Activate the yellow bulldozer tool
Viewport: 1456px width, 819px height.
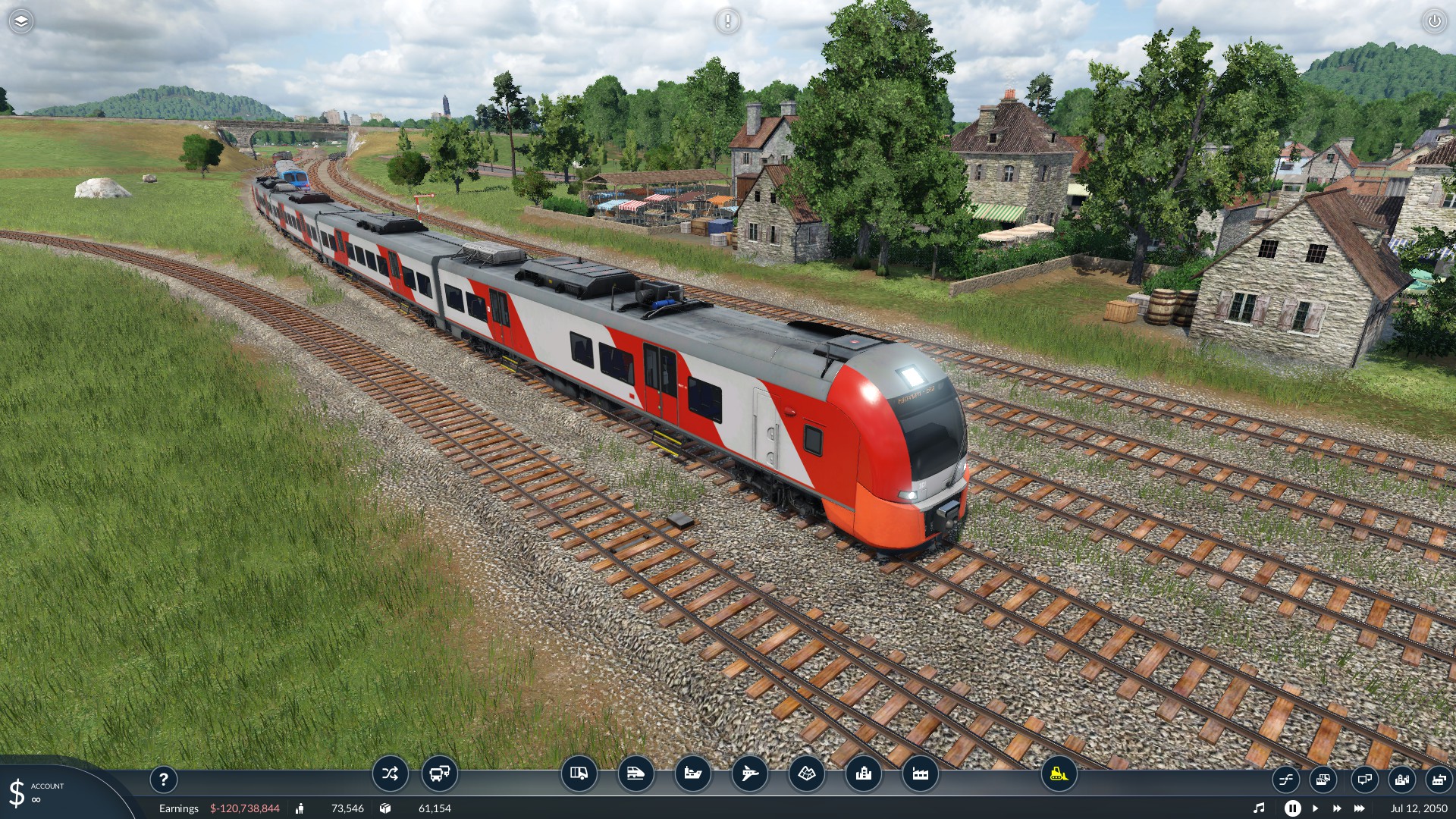tap(1059, 773)
